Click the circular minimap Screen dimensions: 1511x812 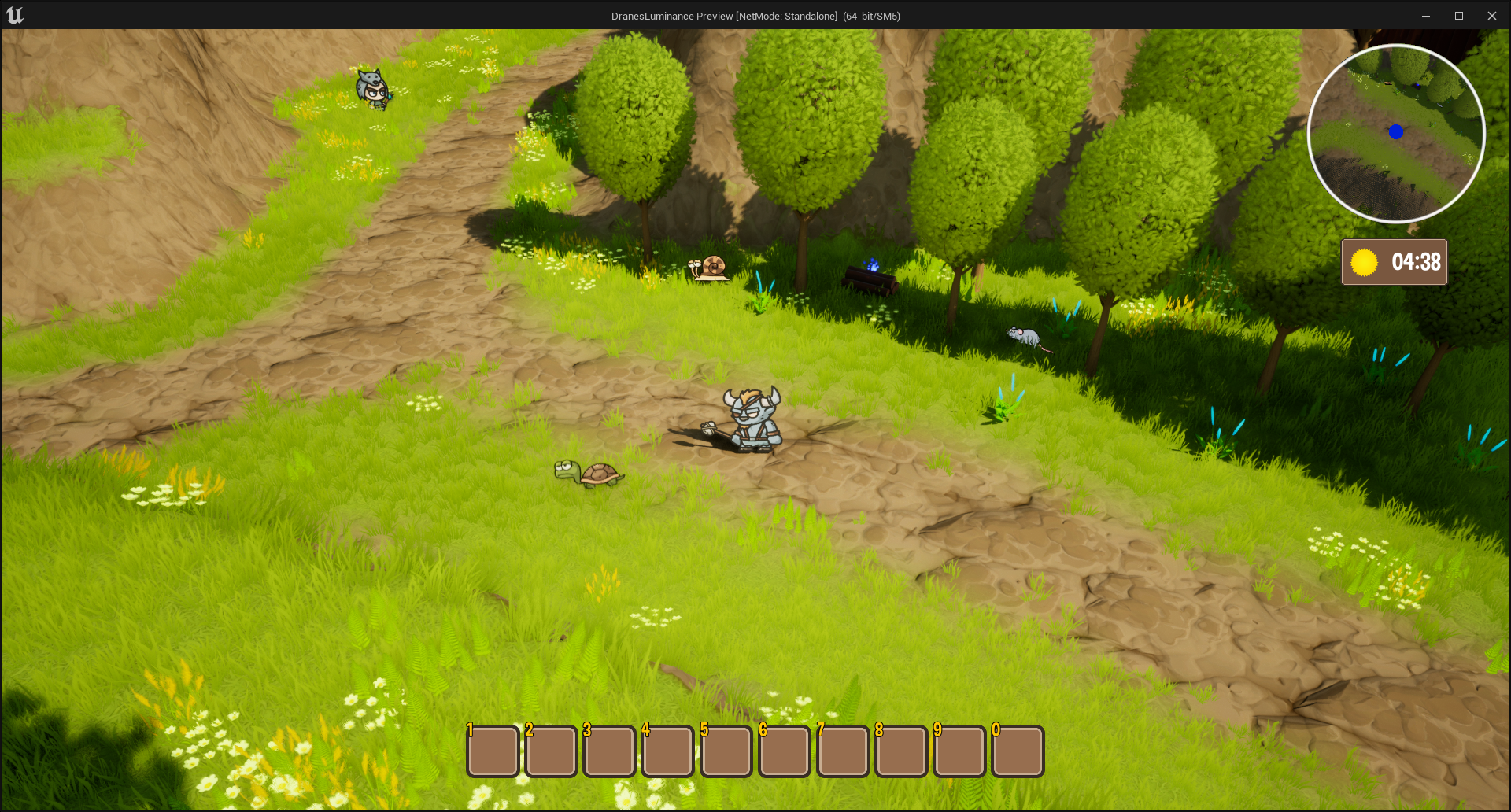(x=1396, y=133)
